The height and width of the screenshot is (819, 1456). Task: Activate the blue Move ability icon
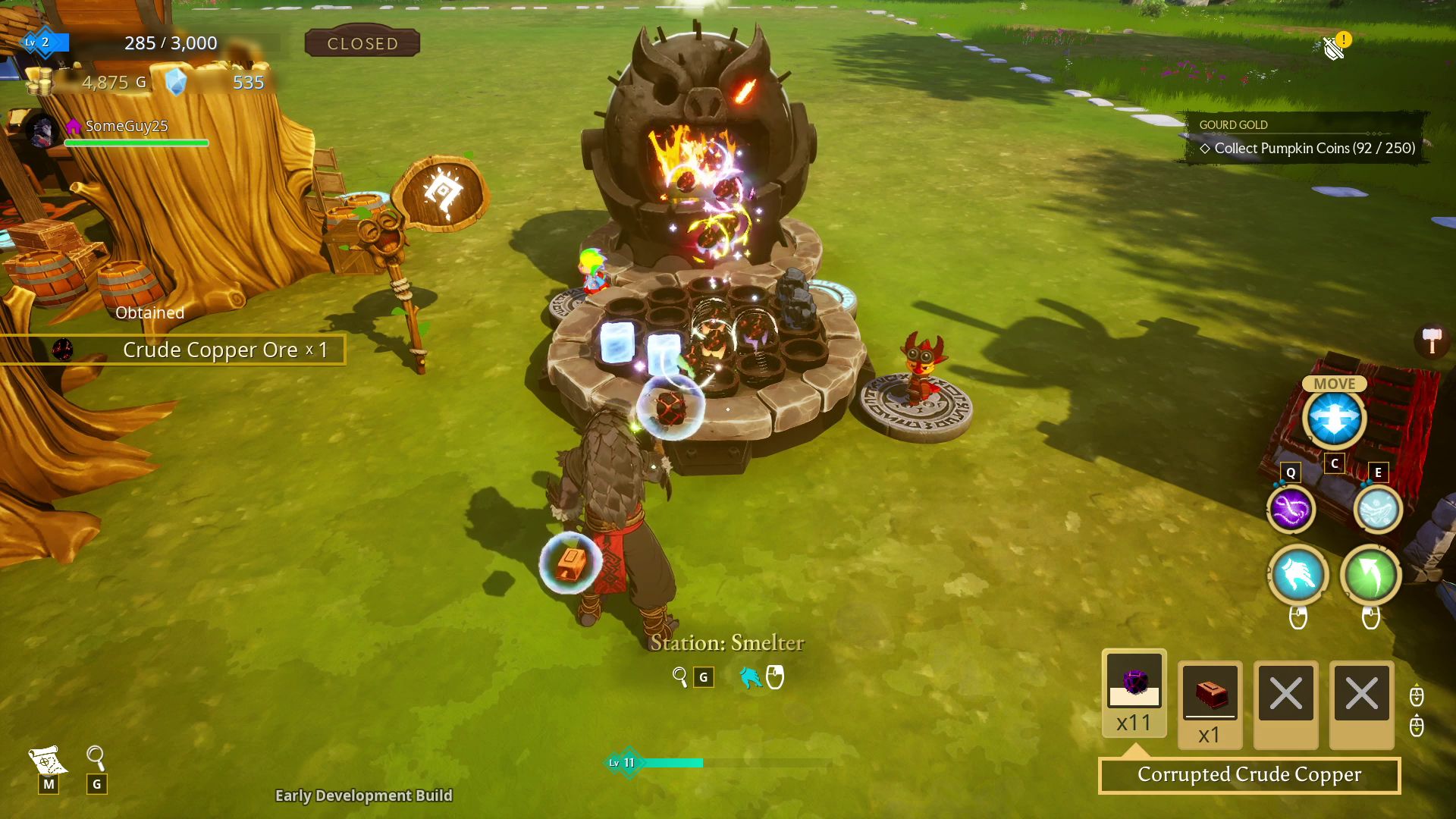tap(1334, 419)
